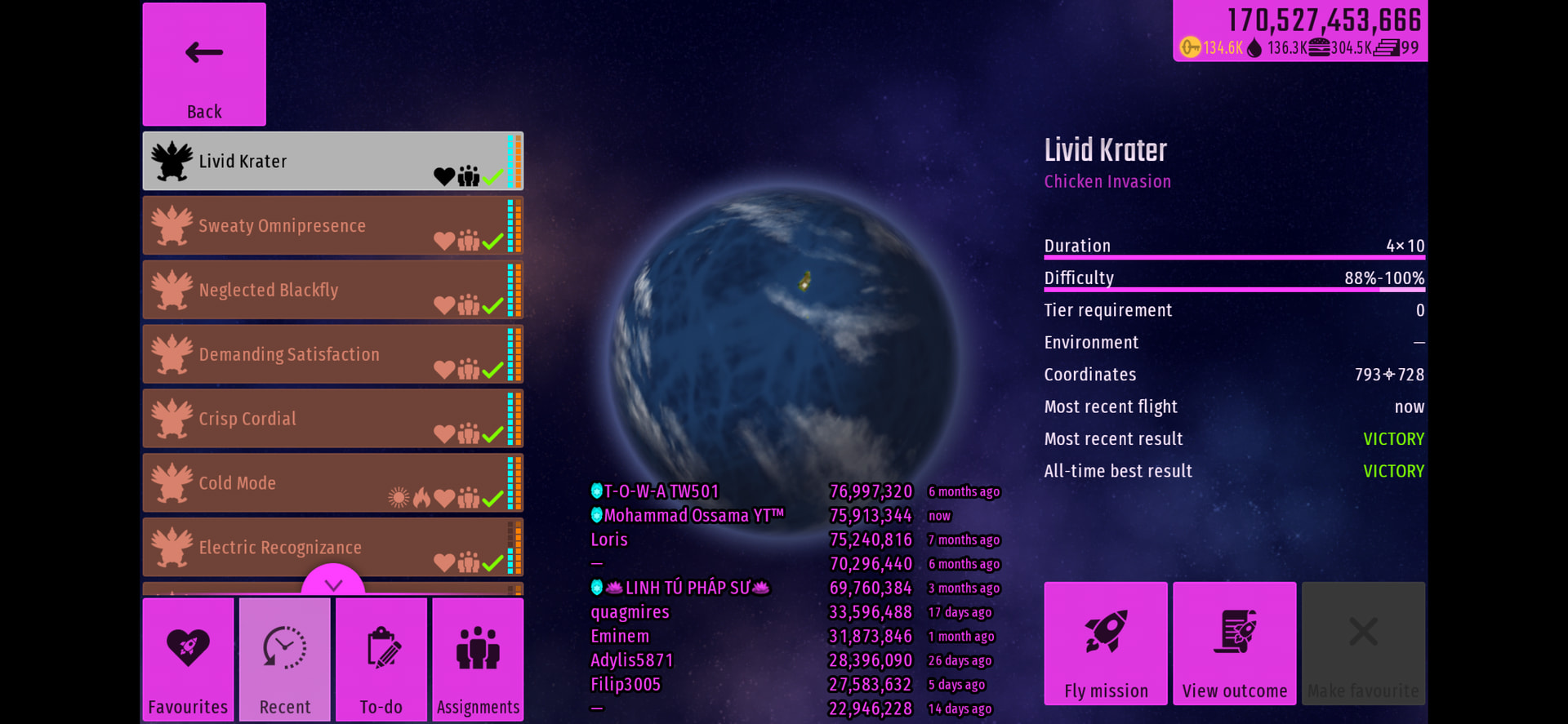Viewport: 1568px width, 724px height.
Task: Click the greyed-out Make favourite button
Action: tap(1363, 643)
